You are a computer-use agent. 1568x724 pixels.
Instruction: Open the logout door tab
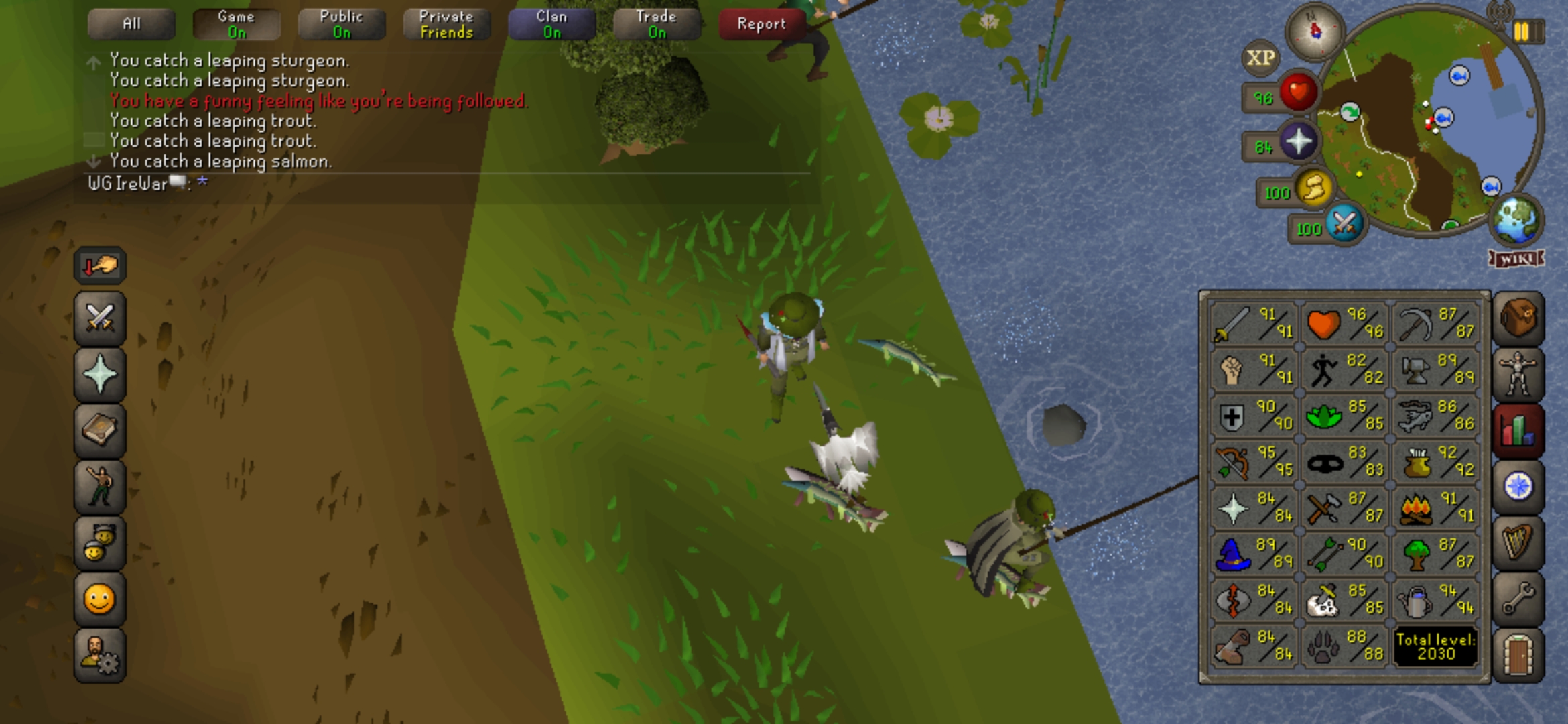[x=1518, y=654]
